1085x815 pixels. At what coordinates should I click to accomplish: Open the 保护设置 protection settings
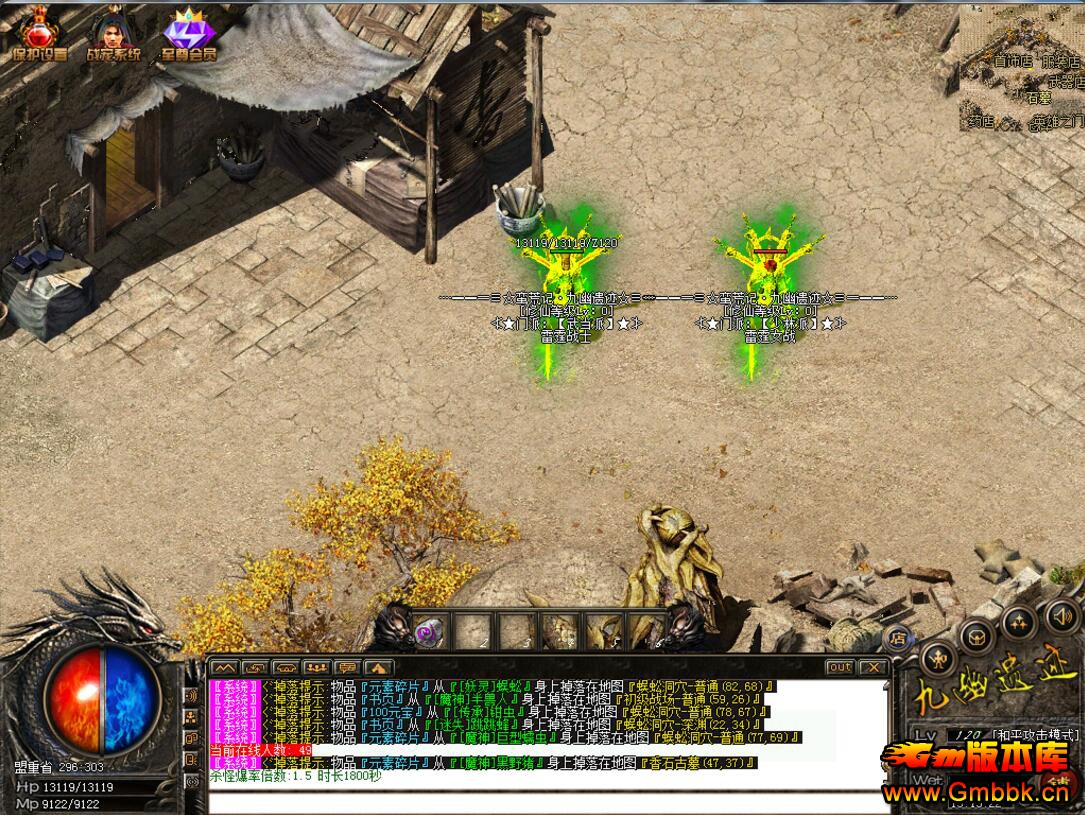click(39, 35)
